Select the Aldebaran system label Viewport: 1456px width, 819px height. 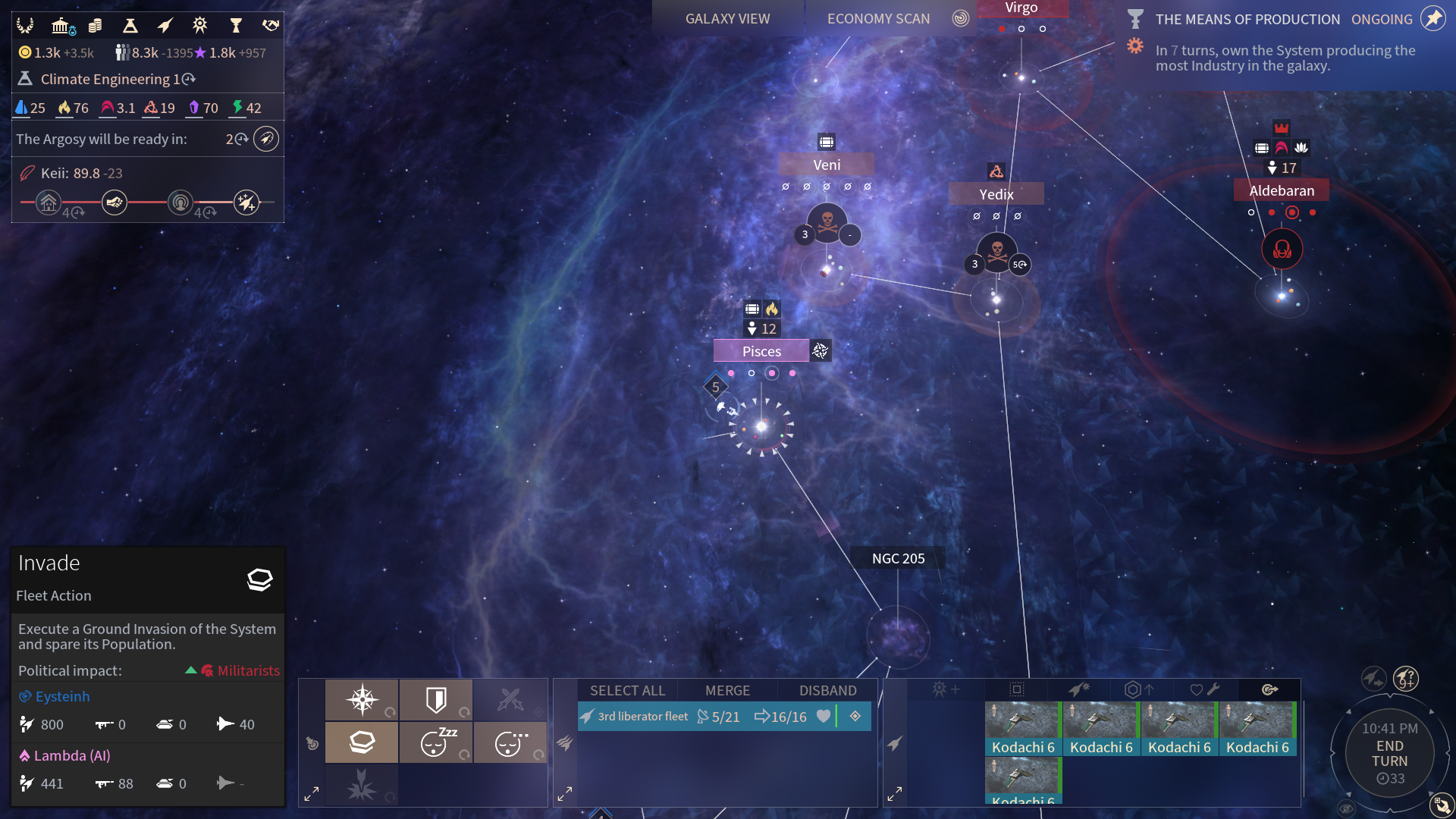click(1282, 190)
